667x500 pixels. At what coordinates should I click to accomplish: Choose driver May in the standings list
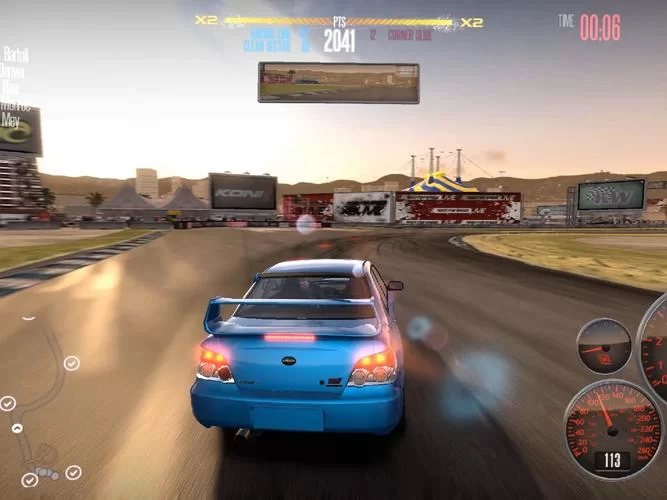11,120
